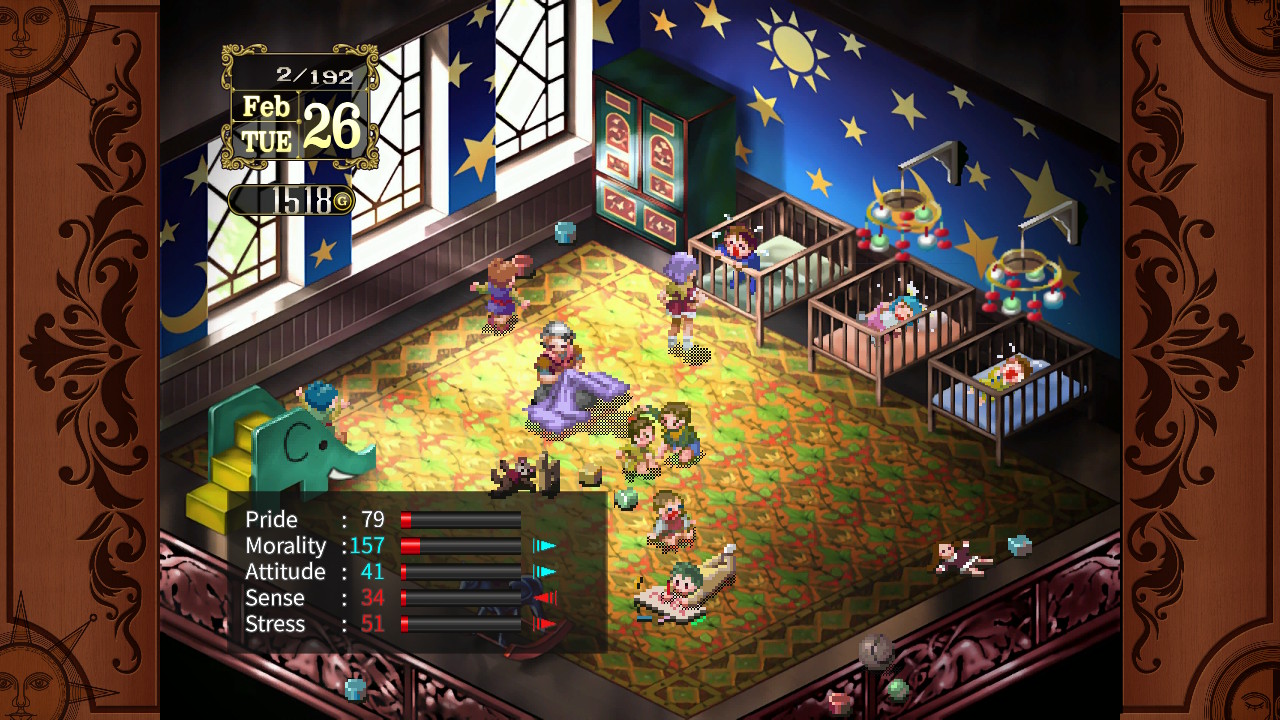Toggle the Stress increase arrow indicator
This screenshot has height=720, width=1280.
click(545, 624)
